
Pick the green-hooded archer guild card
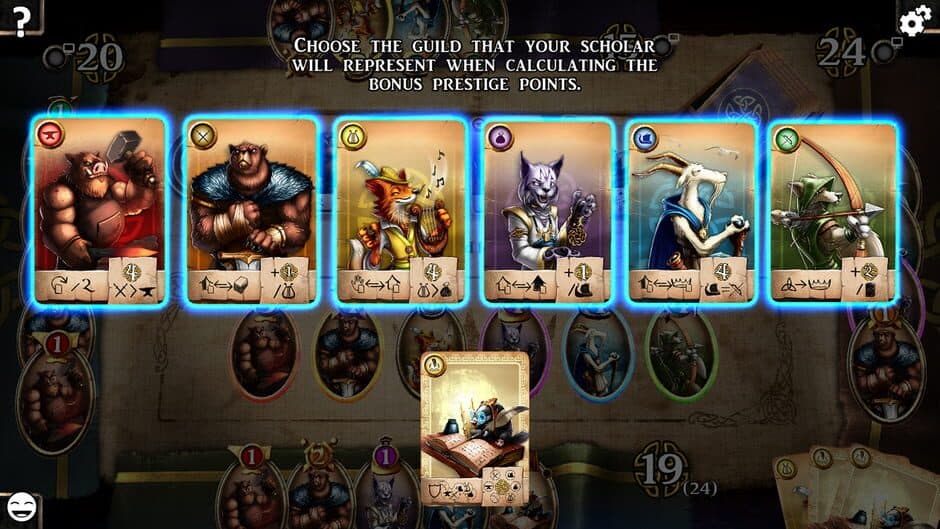click(834, 209)
